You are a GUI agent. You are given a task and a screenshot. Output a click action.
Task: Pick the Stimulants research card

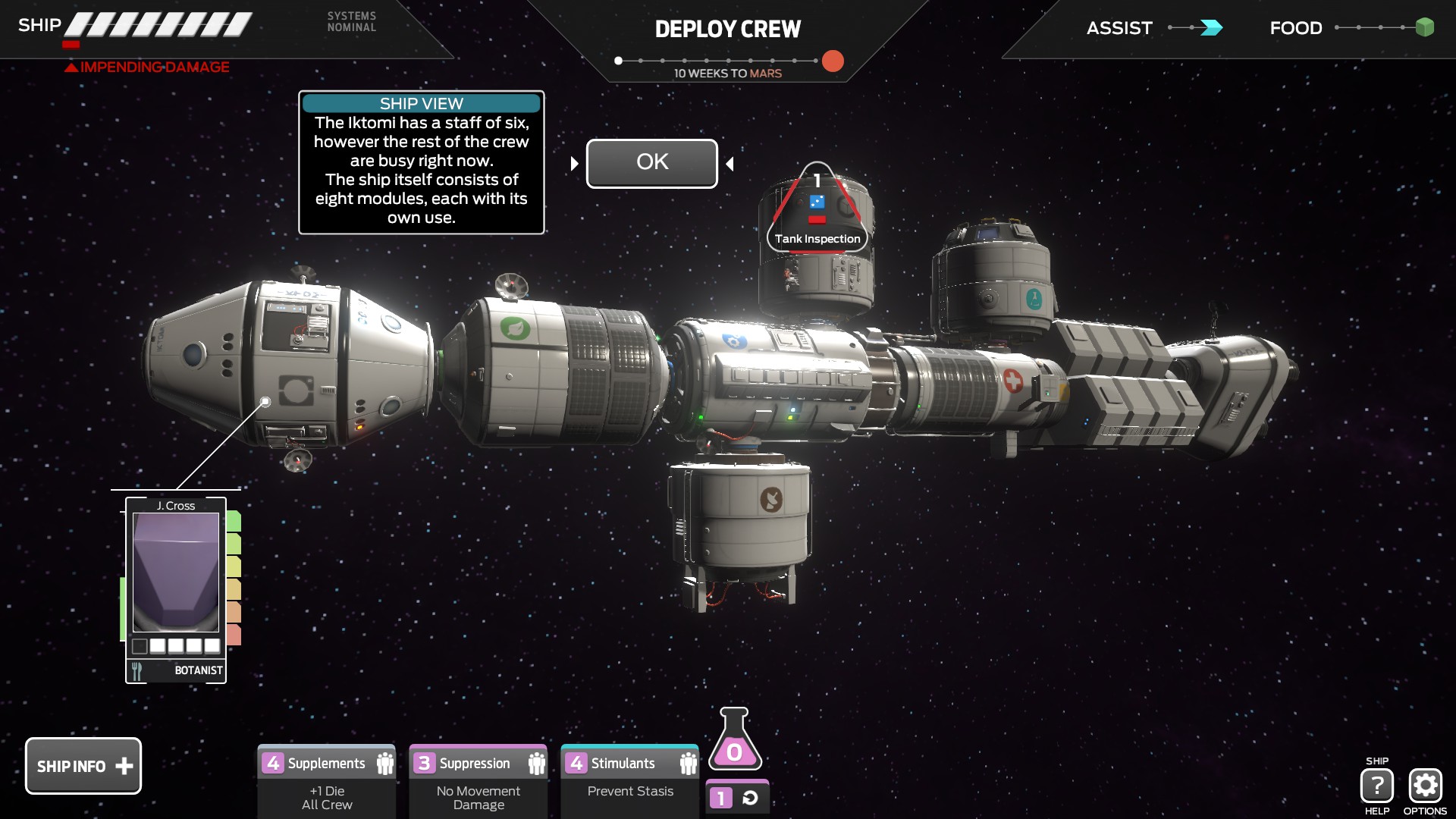coord(630,781)
